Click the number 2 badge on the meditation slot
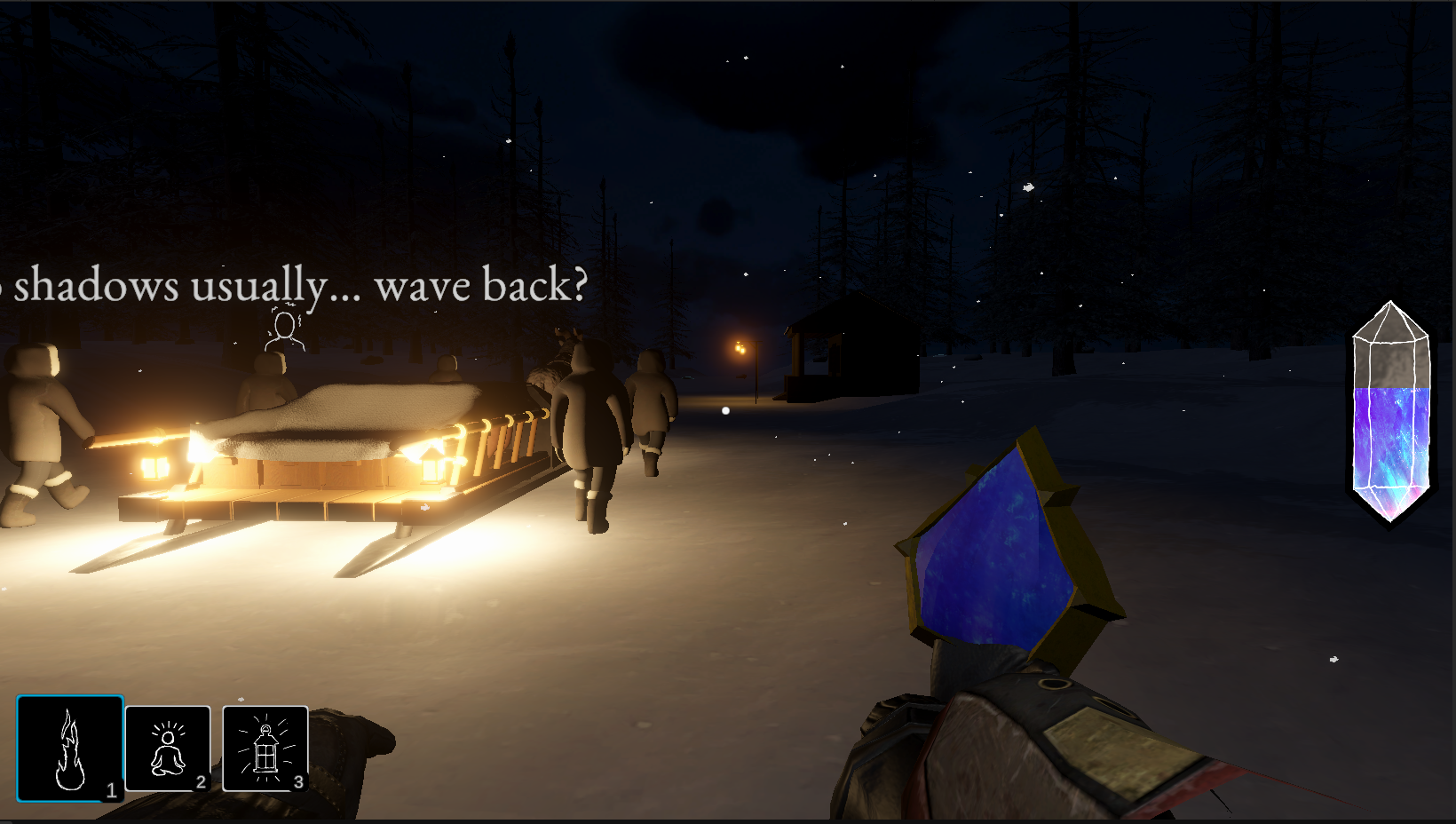 [202, 782]
